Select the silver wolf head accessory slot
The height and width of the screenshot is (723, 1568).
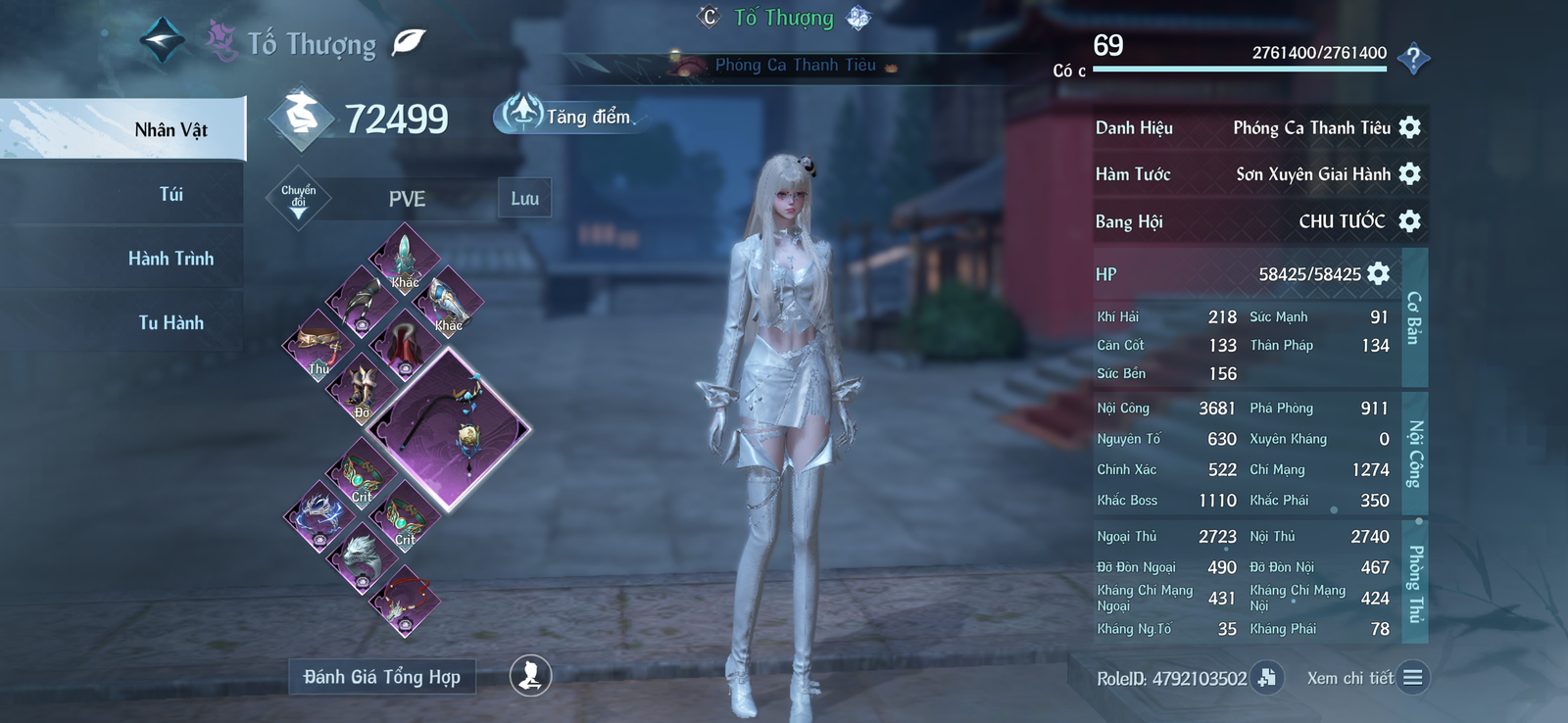point(362,558)
